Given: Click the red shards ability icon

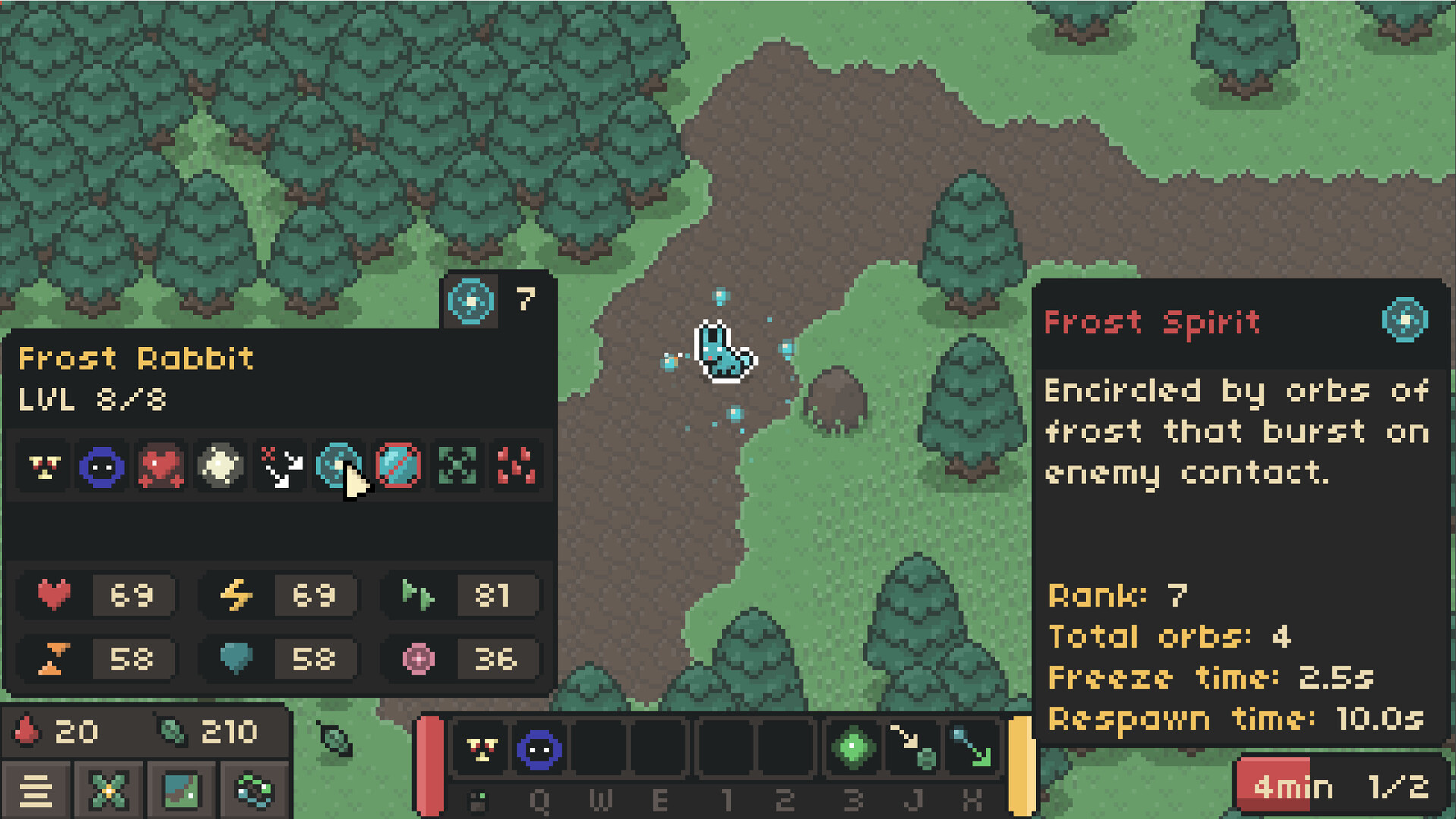Looking at the screenshot, I should (515, 466).
